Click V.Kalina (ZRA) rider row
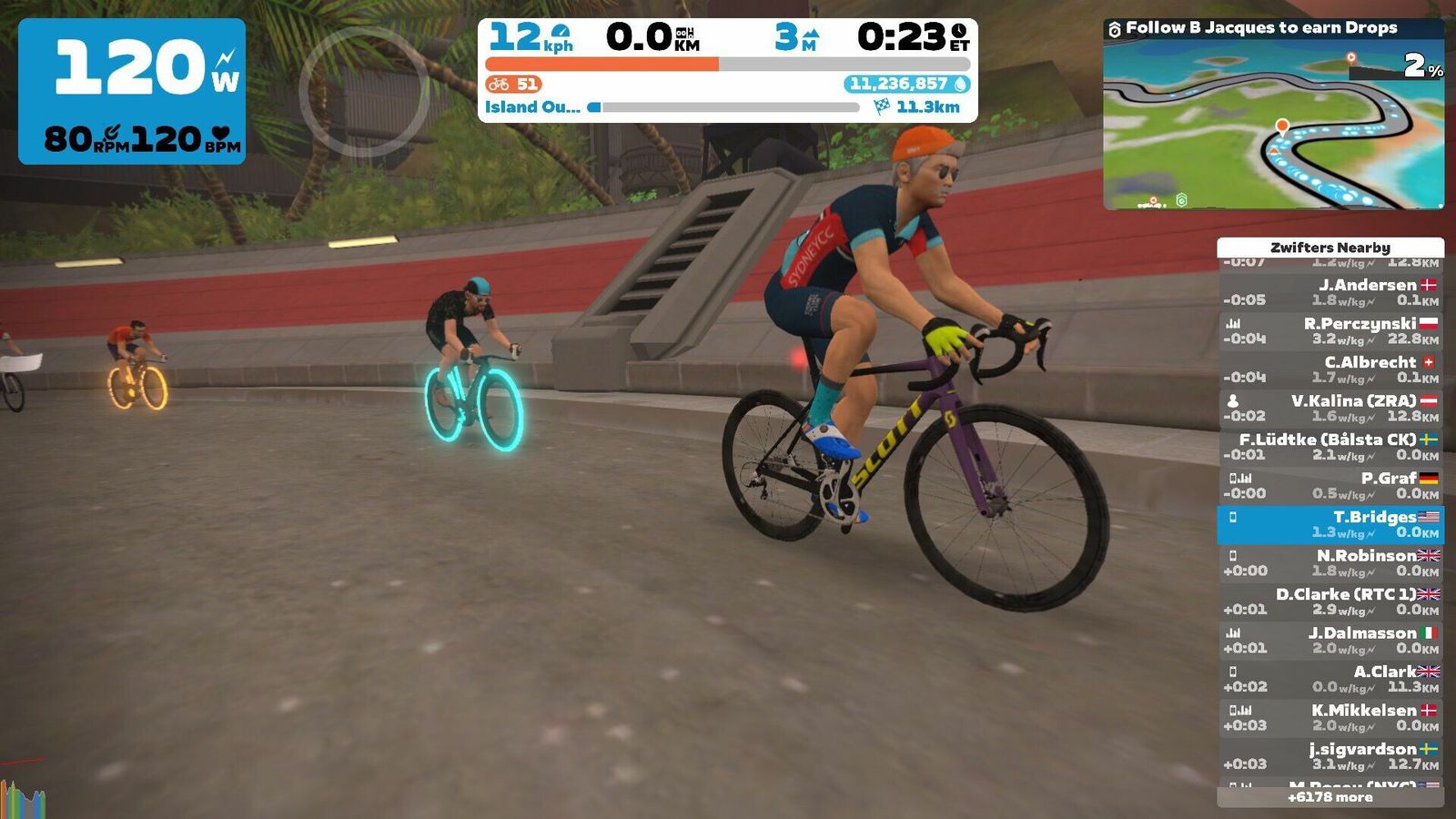Image resolution: width=1456 pixels, height=819 pixels. [x=1330, y=409]
